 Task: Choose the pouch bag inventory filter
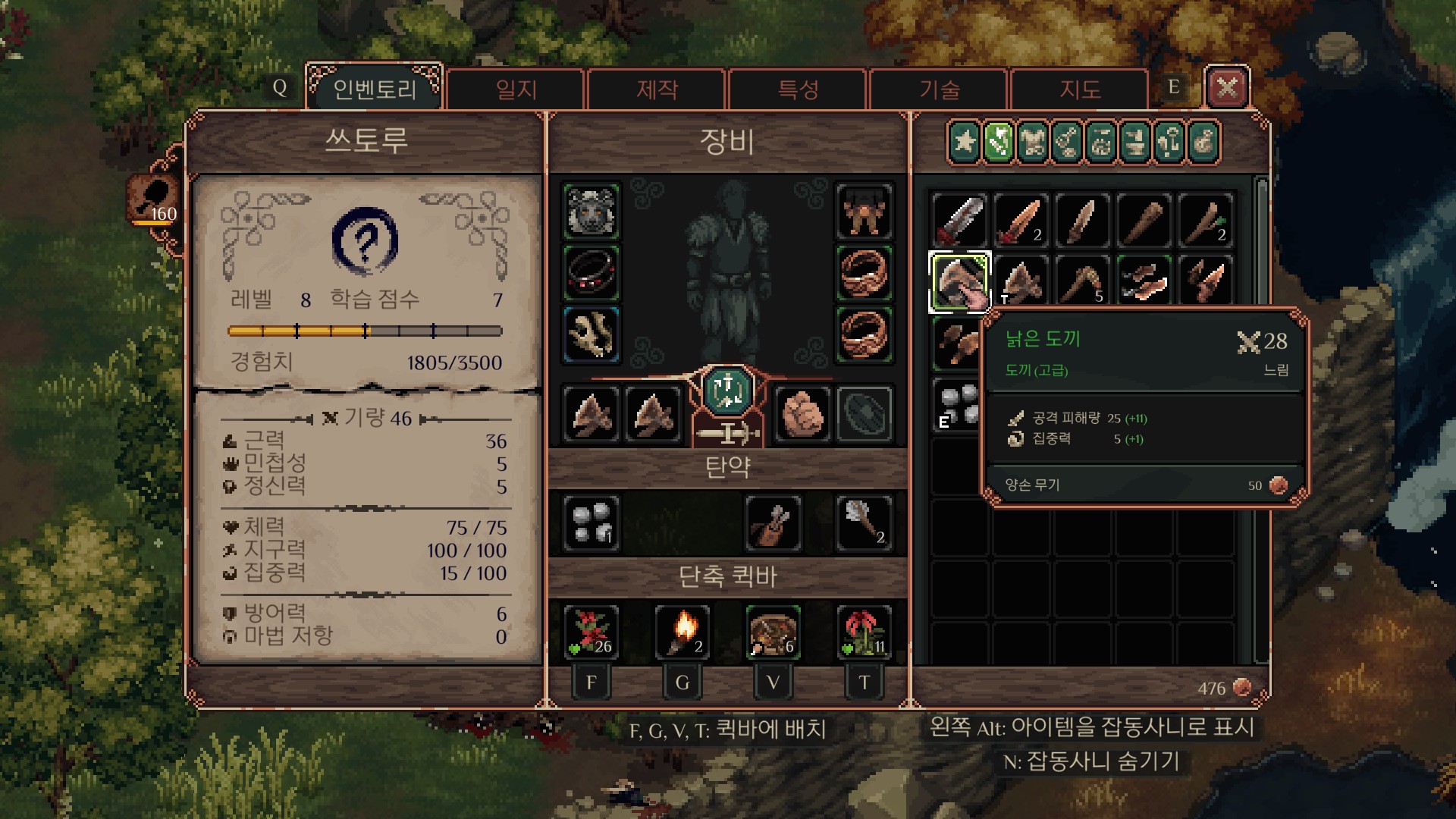point(1203,142)
